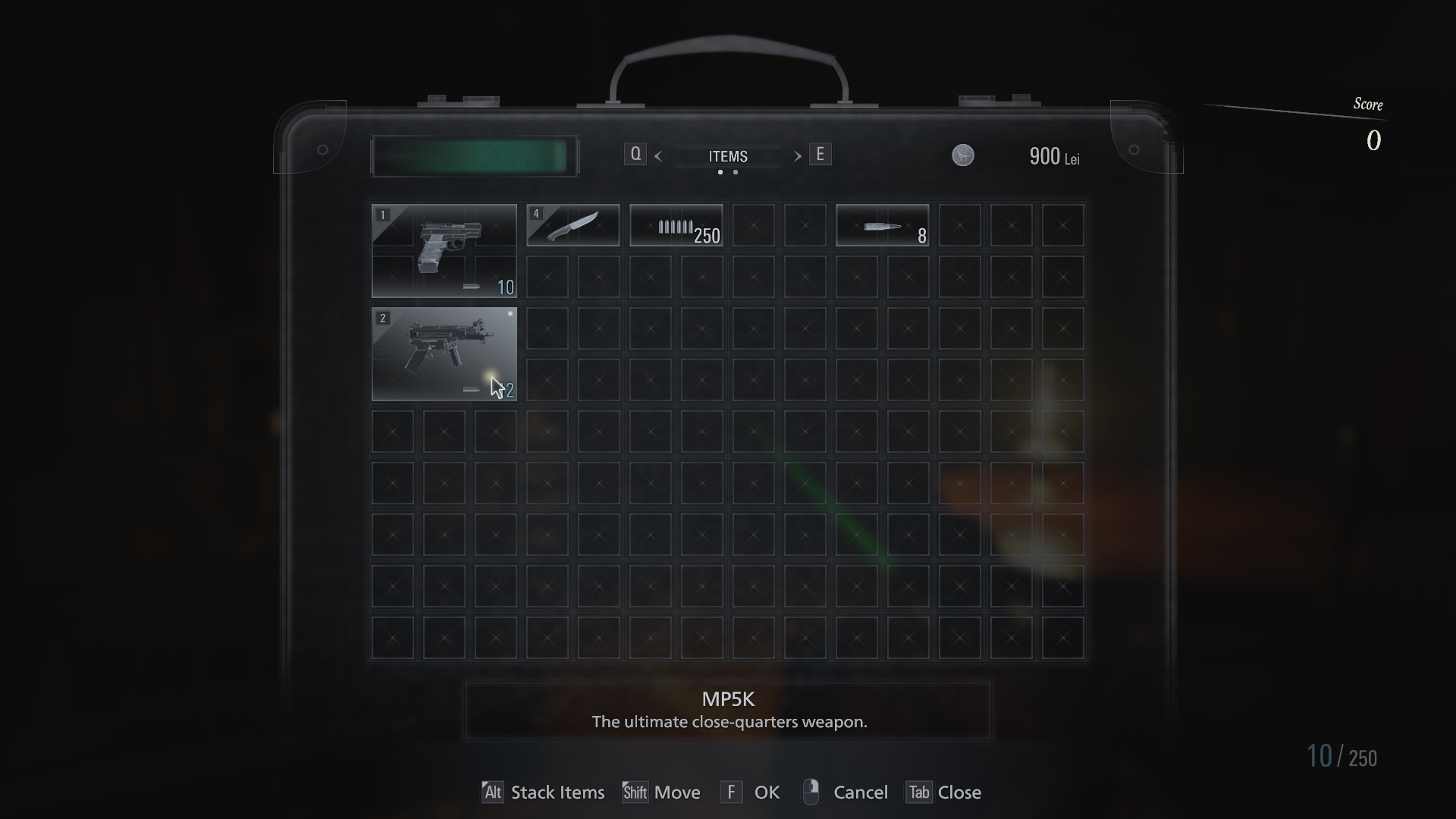The height and width of the screenshot is (819, 1456).
Task: Click the right arrow beside ITEMS
Action: (x=798, y=156)
